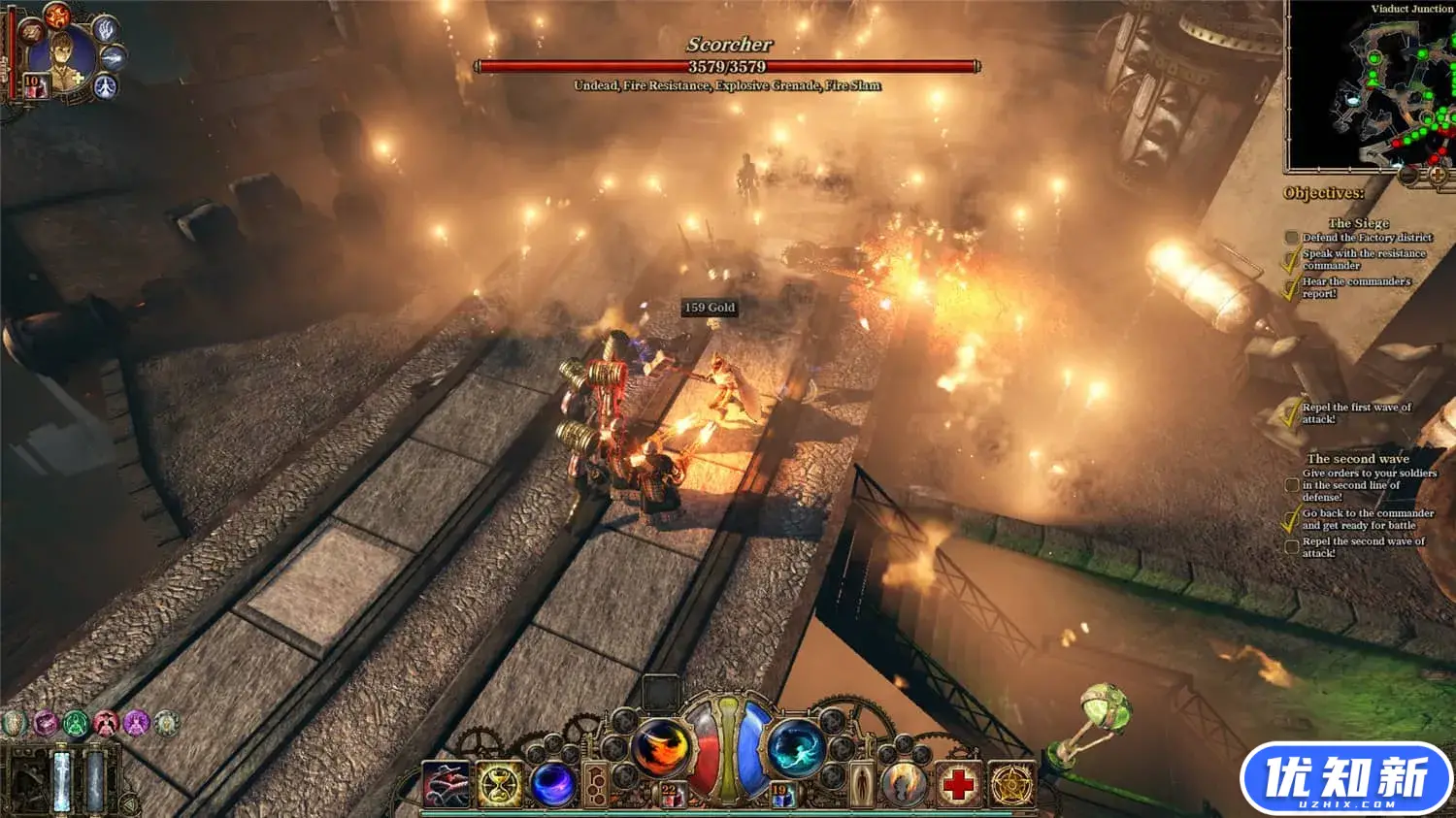Select the flaming silhouette portrait skill
1456x818 pixels.
coord(905,784)
